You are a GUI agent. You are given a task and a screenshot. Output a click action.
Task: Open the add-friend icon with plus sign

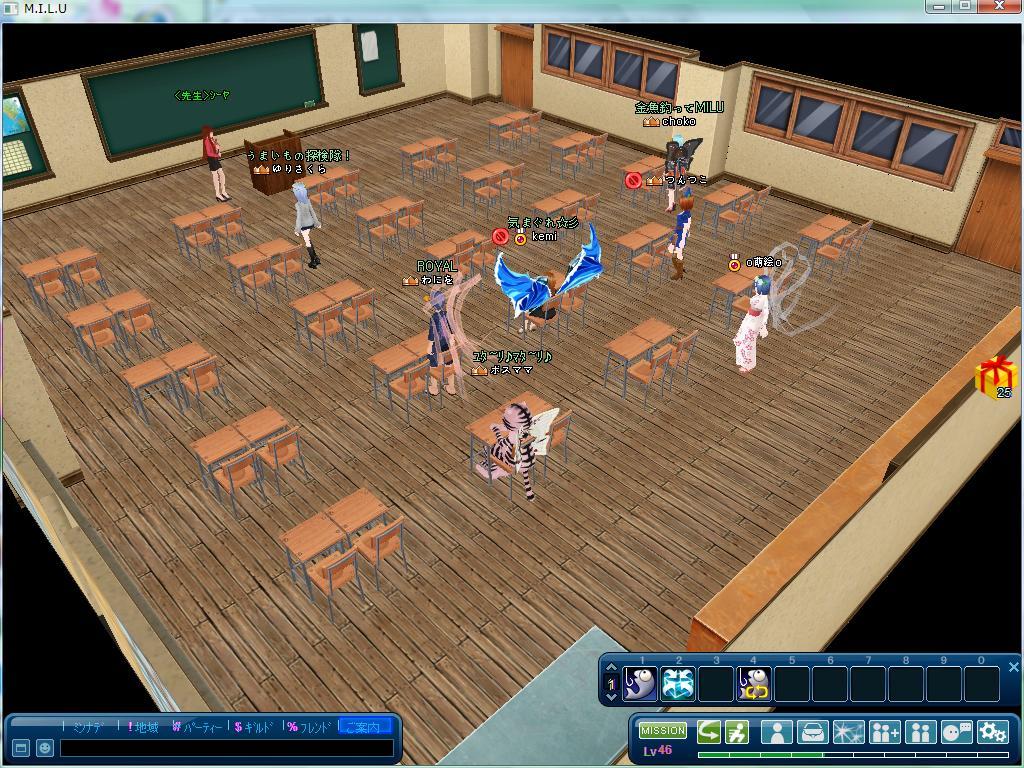[885, 732]
